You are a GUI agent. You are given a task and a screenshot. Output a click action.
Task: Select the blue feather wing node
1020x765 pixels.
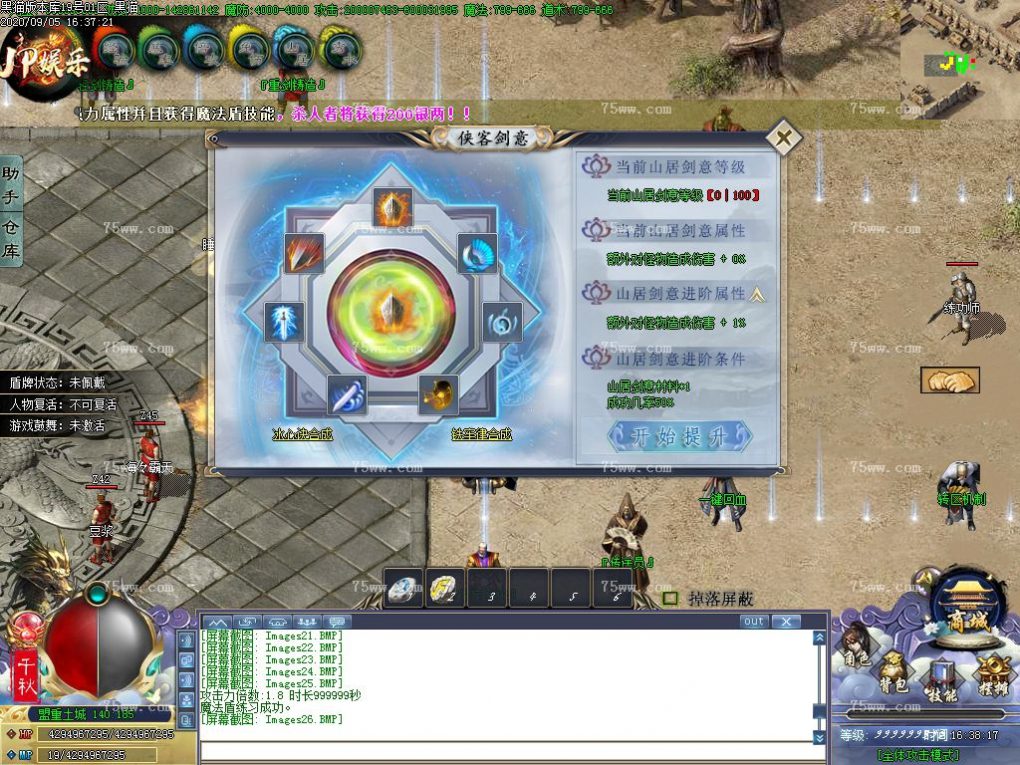point(477,253)
